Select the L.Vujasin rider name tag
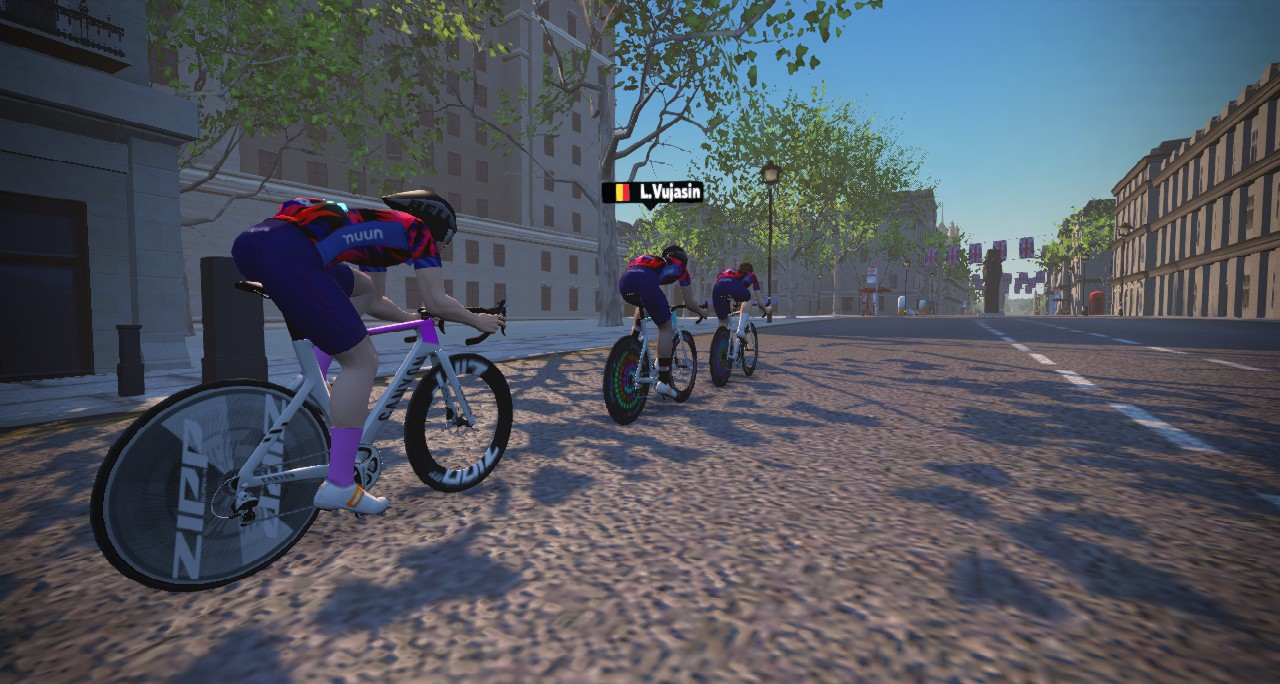The width and height of the screenshot is (1280, 684). [652, 192]
